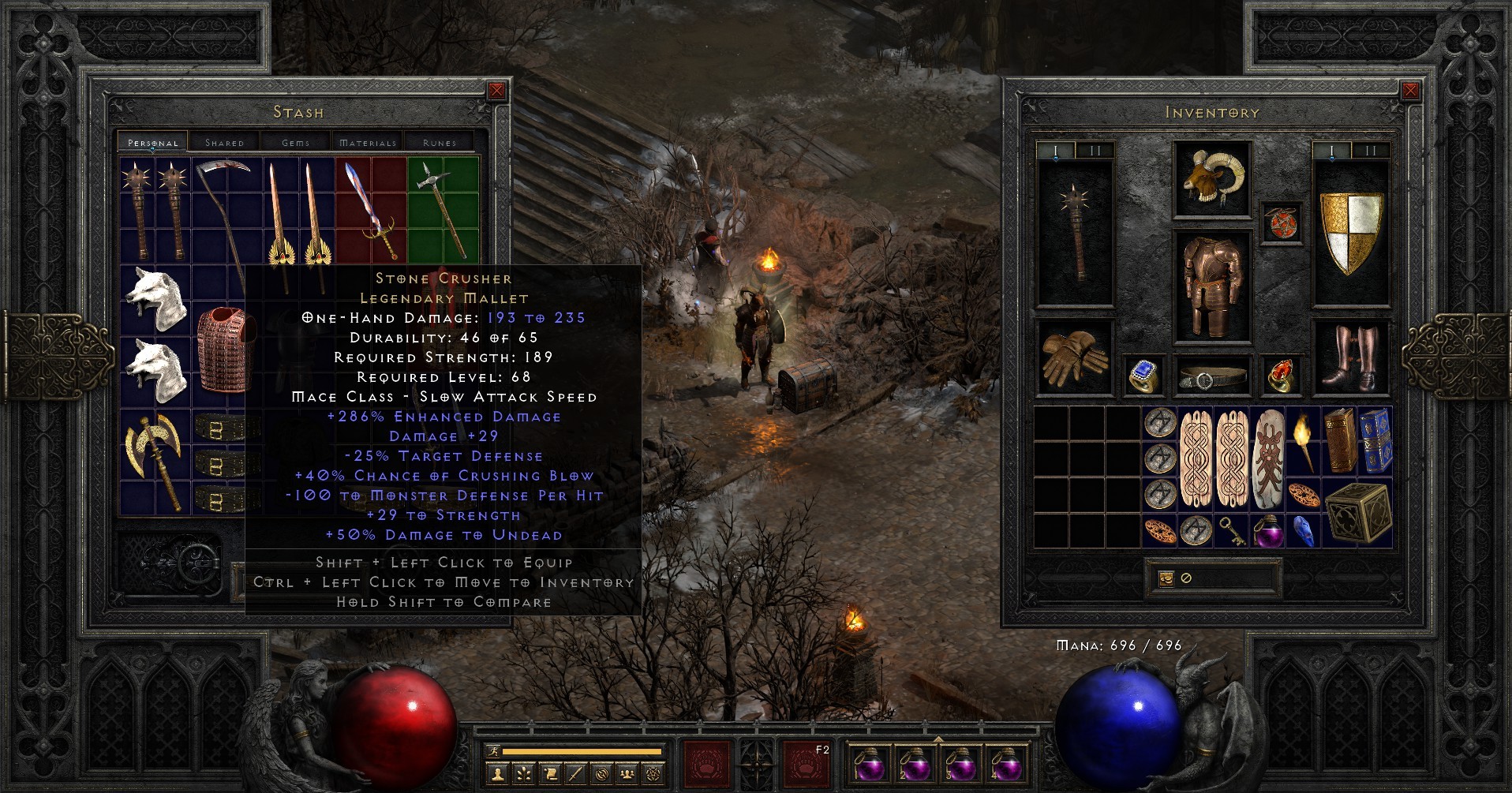This screenshot has height=793, width=1512.
Task: Open the party screen with the group icon
Action: click(627, 775)
